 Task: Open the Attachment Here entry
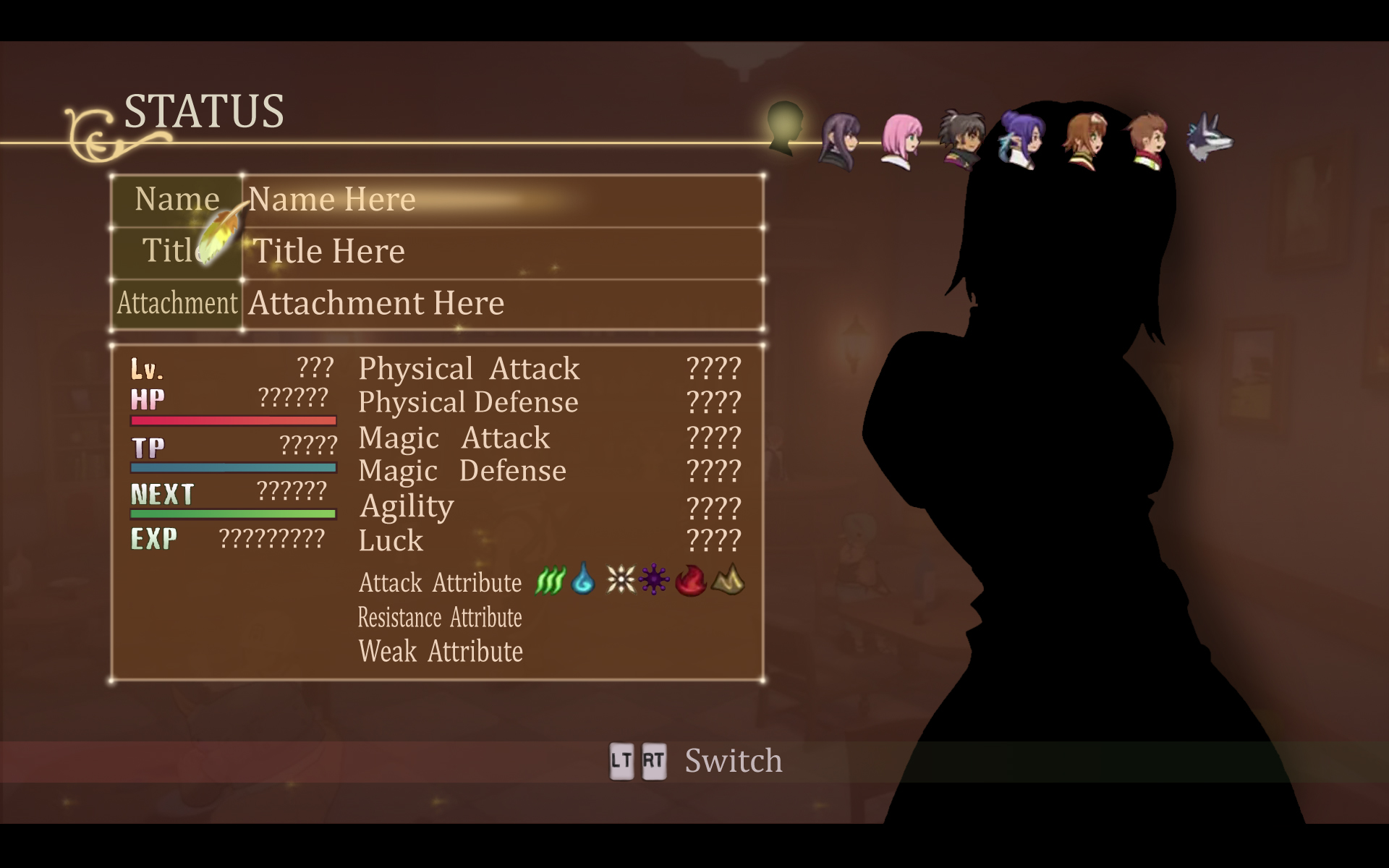tap(375, 304)
